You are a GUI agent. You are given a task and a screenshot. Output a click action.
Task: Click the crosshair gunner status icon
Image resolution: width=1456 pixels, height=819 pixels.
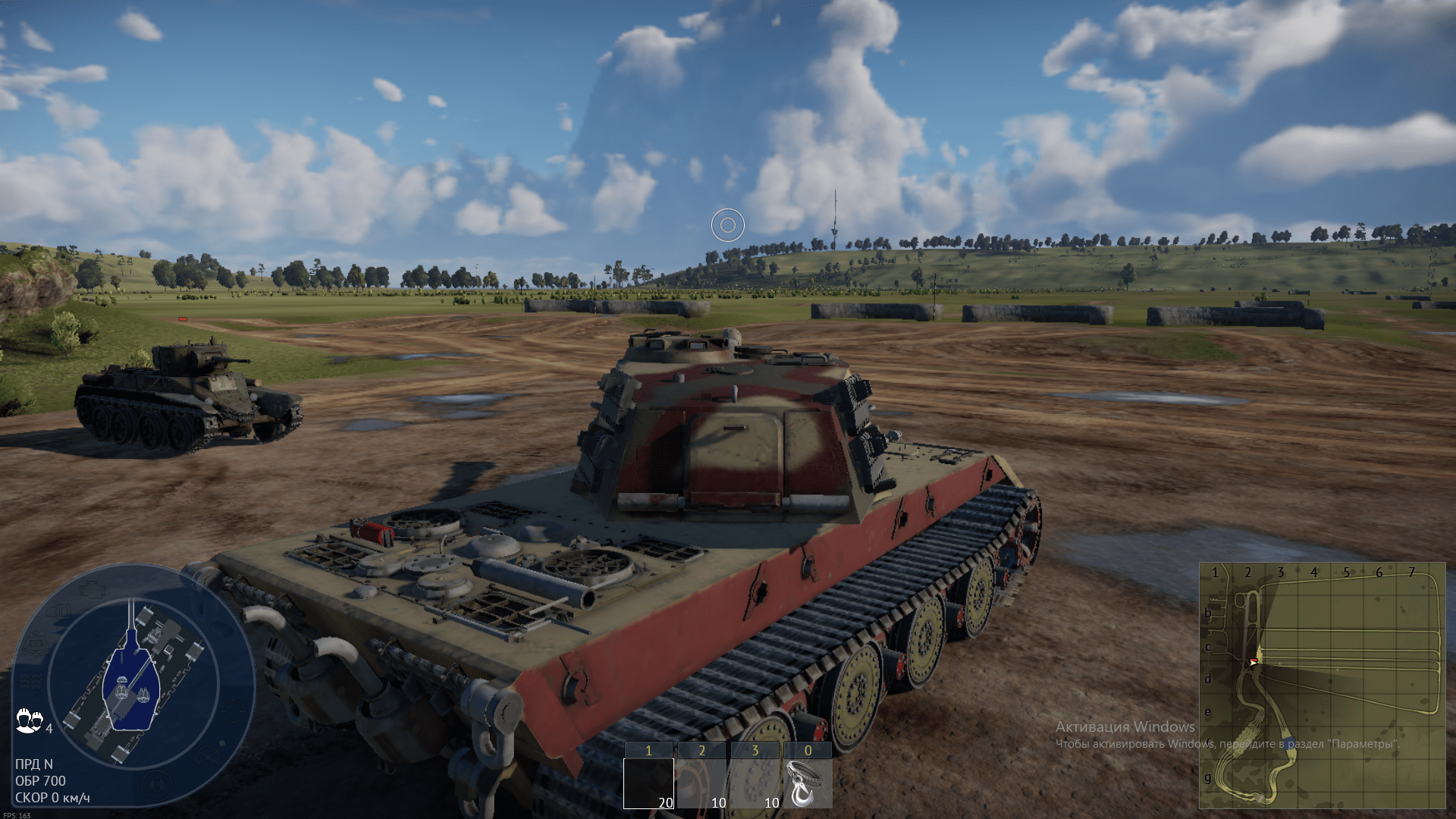[233, 711]
